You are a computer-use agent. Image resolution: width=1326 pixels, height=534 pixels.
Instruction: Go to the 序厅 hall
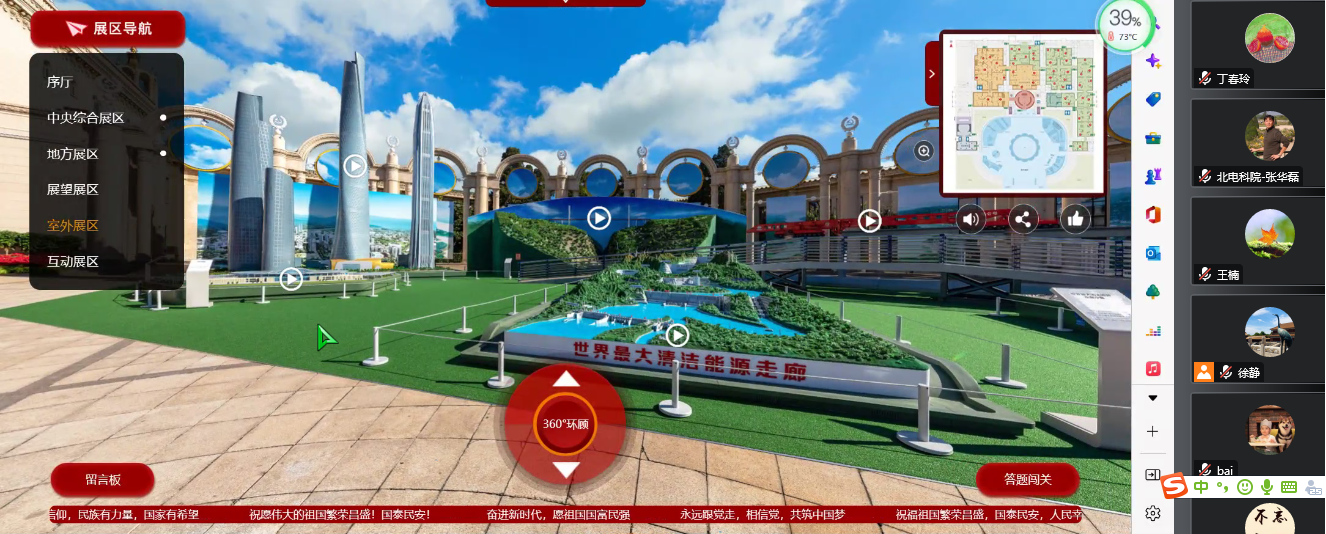[x=60, y=82]
